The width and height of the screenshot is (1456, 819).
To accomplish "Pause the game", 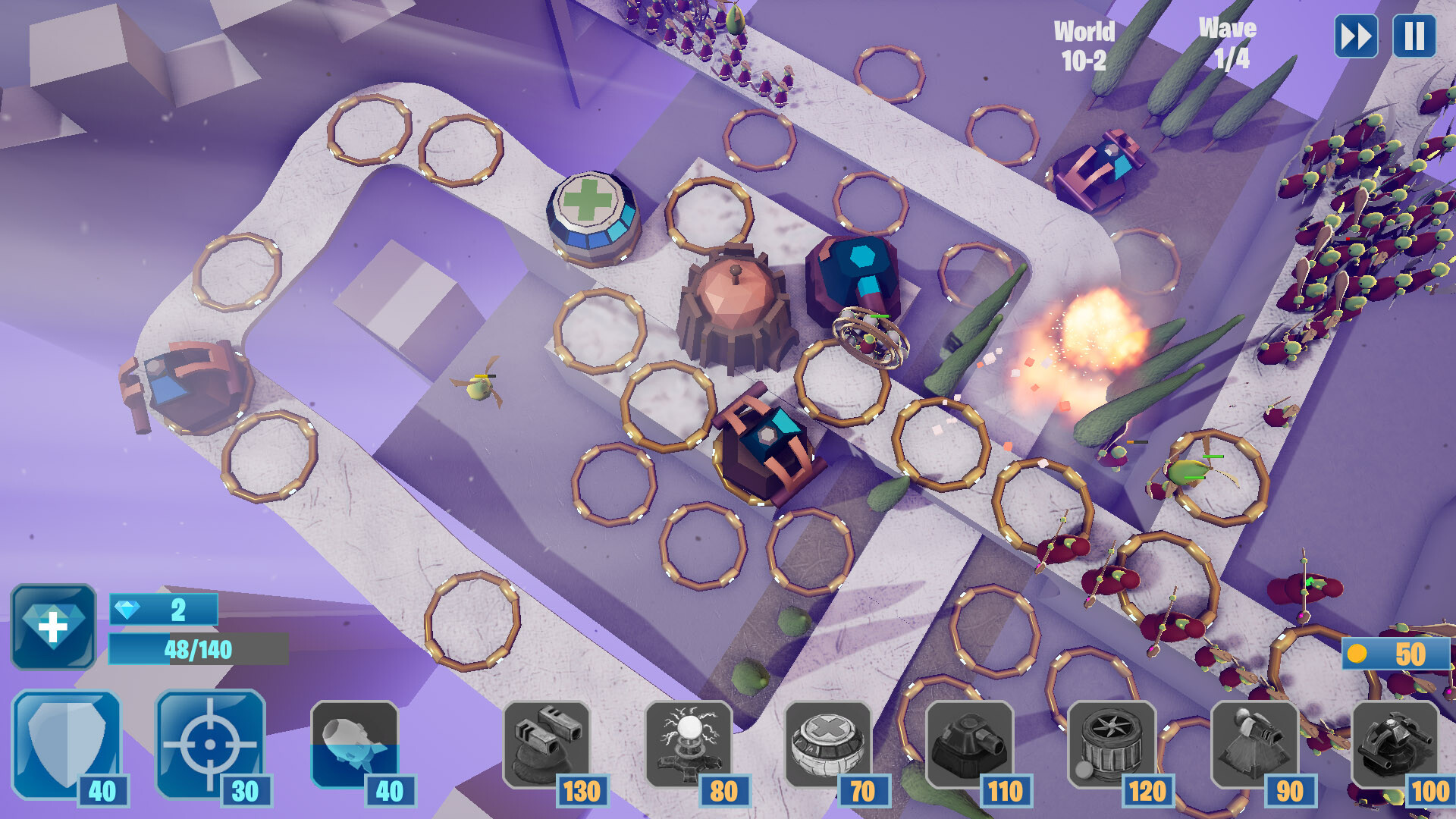I will tap(1414, 34).
